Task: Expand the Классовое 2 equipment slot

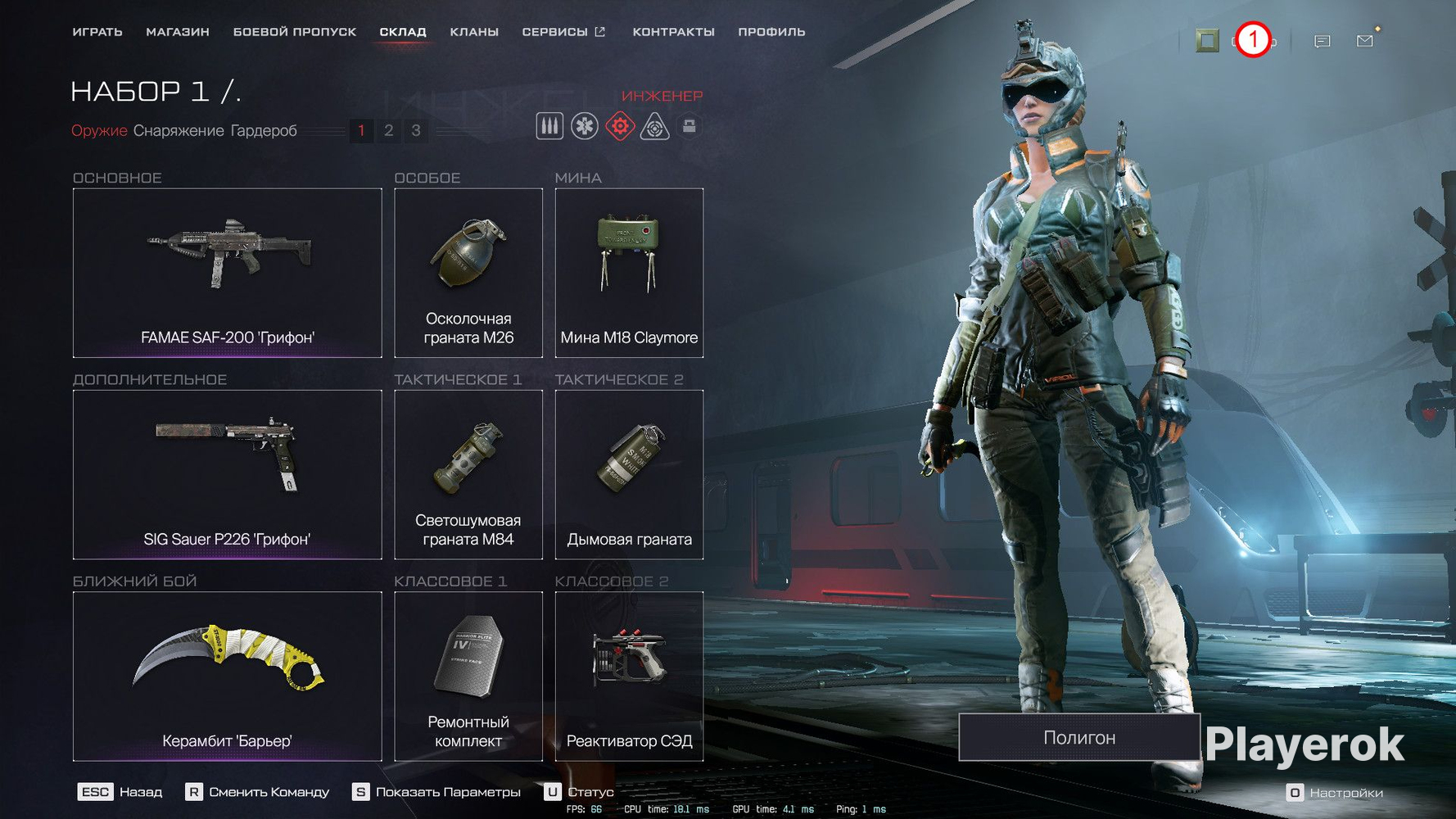Action: click(x=629, y=676)
